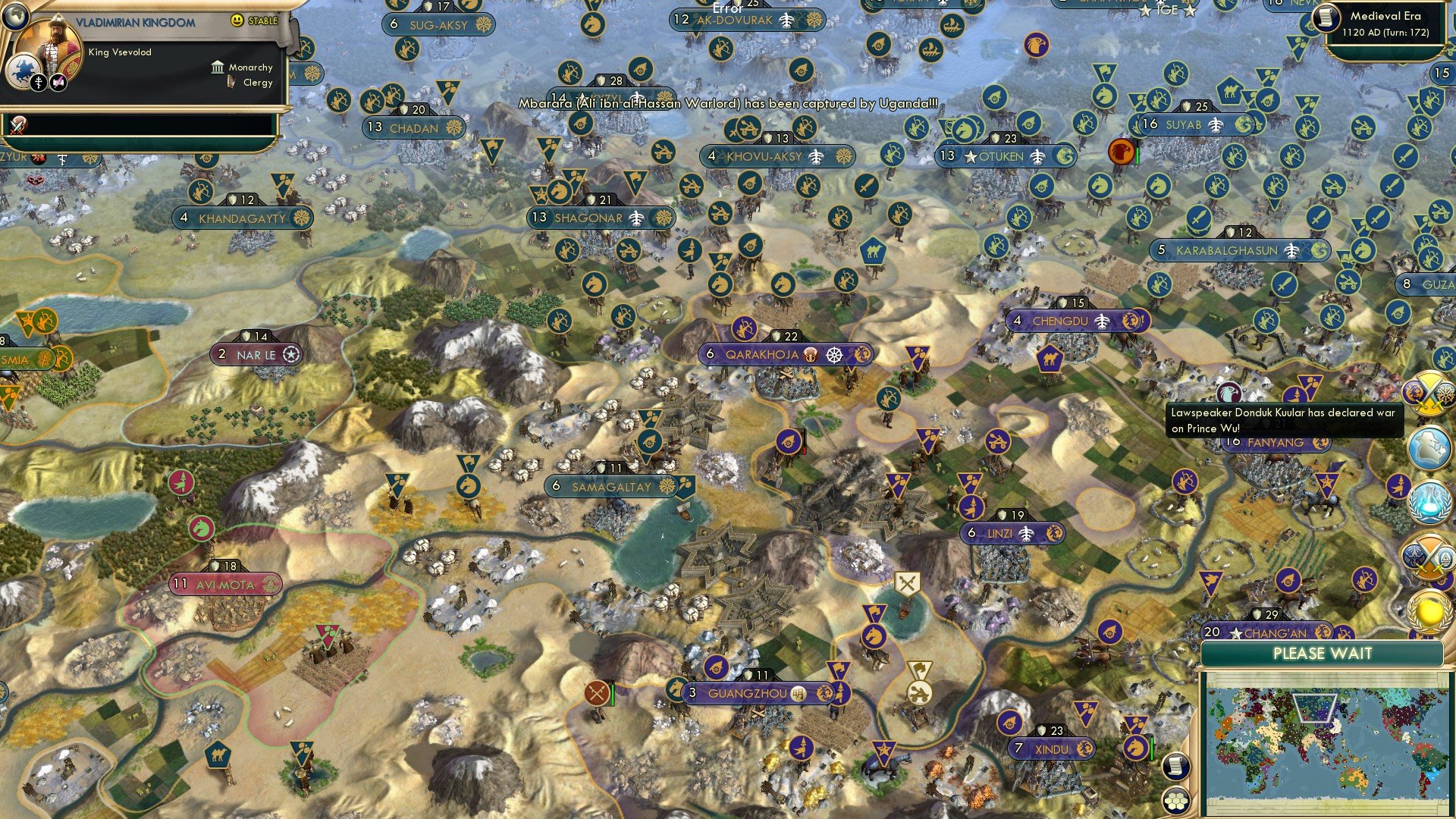
Task: Open the science flask notification
Action: pos(1429,503)
